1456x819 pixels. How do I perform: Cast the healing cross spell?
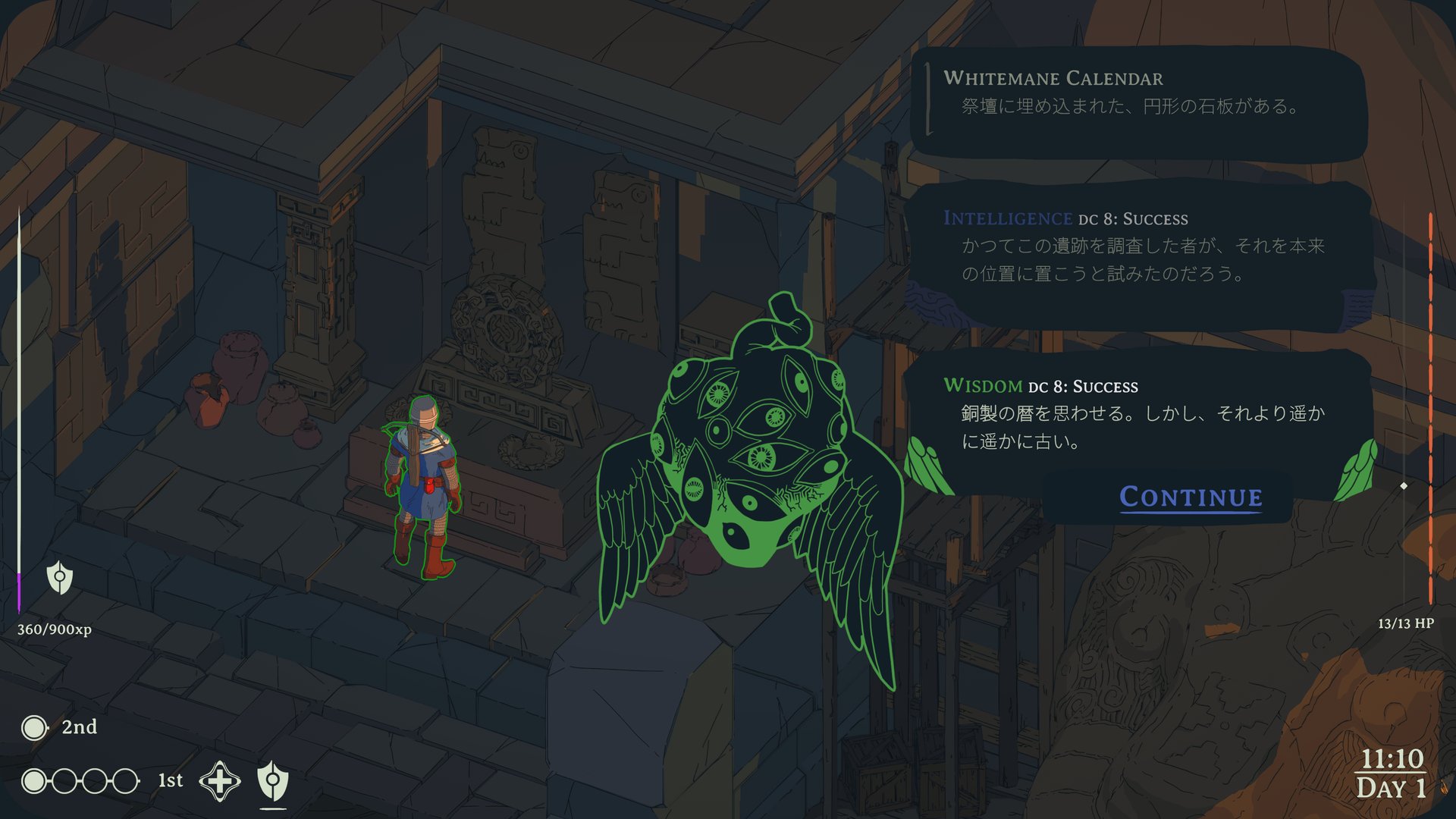click(220, 780)
